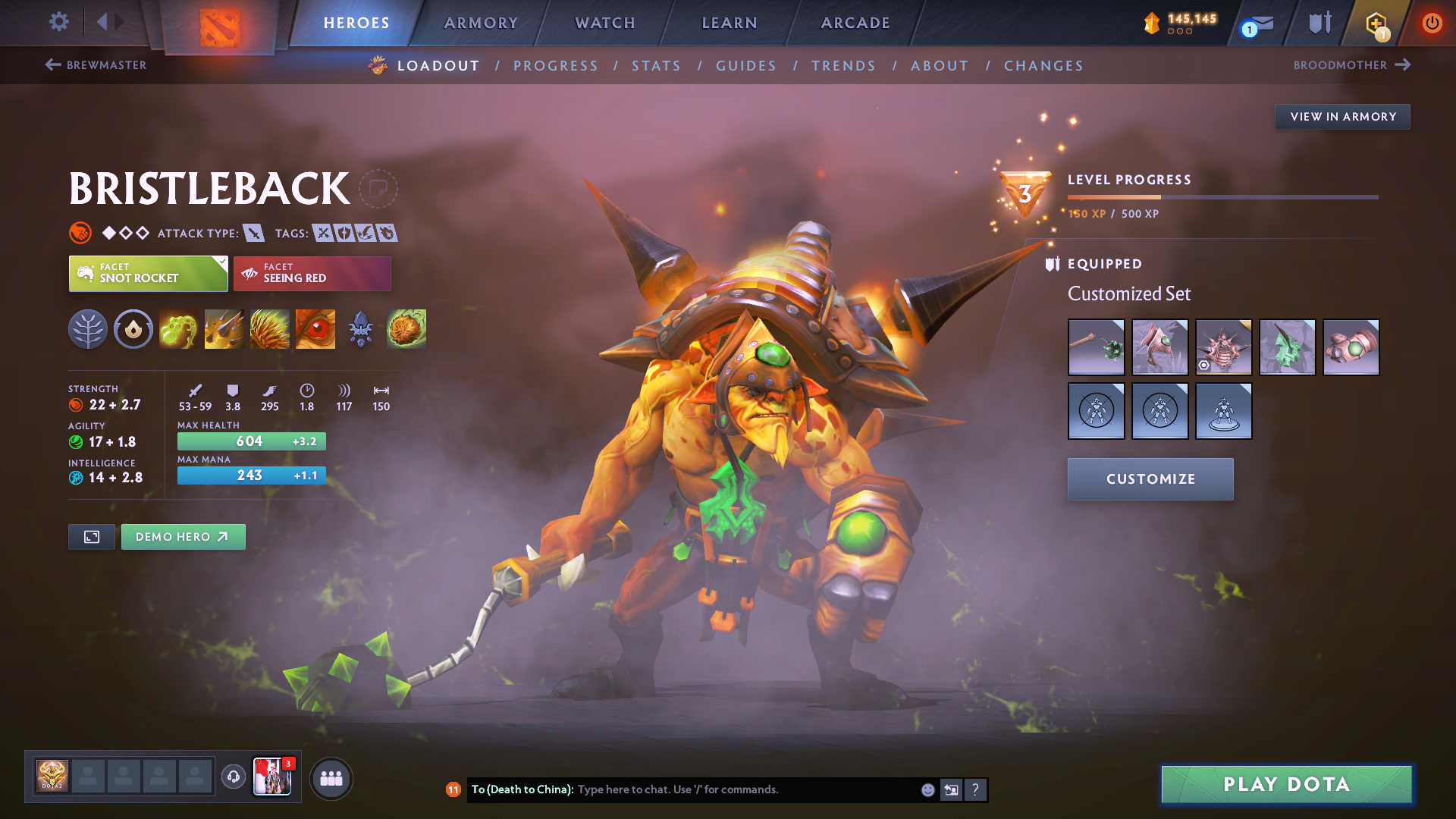
Task: Expand the Snot Rocket facet dropdown arrow
Action: point(221,262)
